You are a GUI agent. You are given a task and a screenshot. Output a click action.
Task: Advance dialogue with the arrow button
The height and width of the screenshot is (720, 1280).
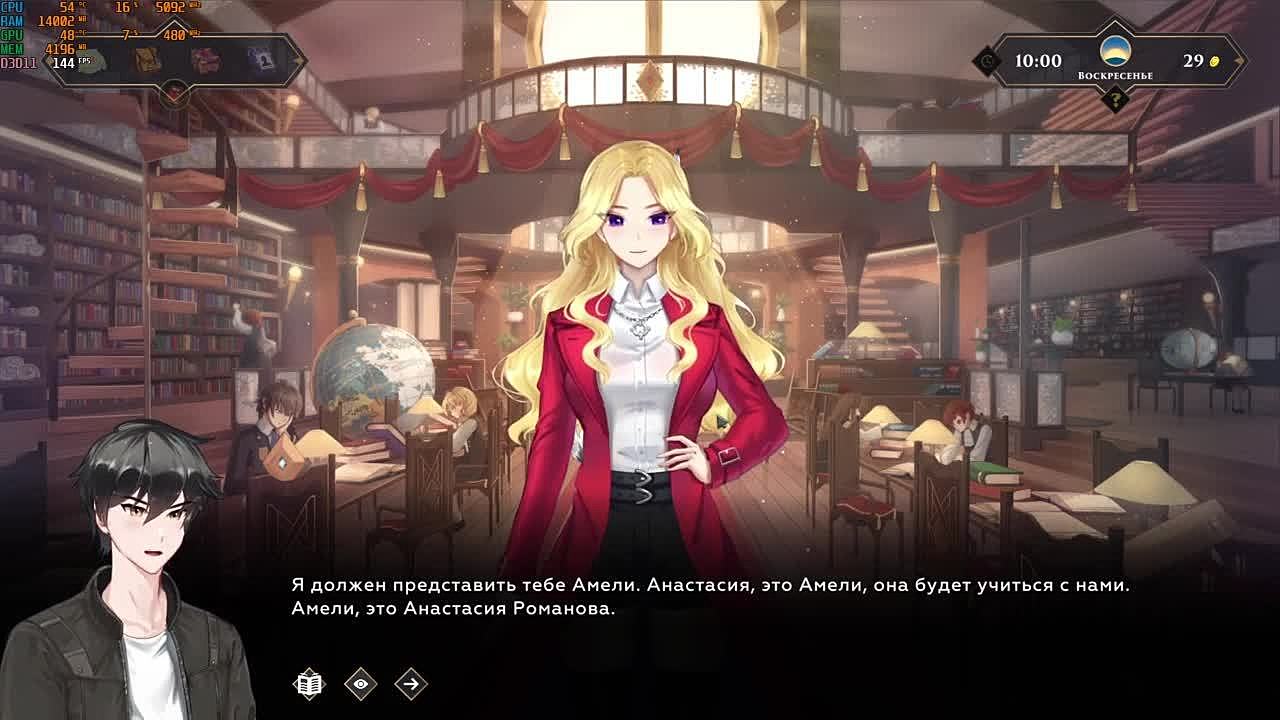coord(411,684)
